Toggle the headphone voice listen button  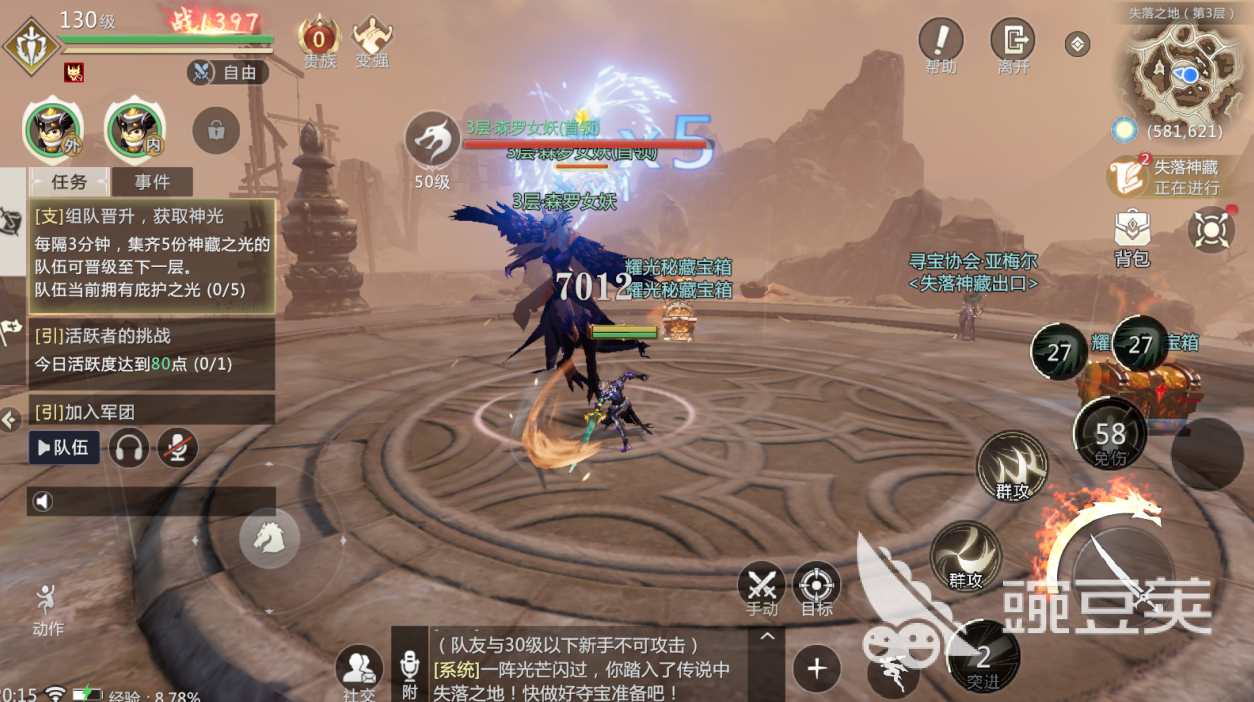[129, 447]
